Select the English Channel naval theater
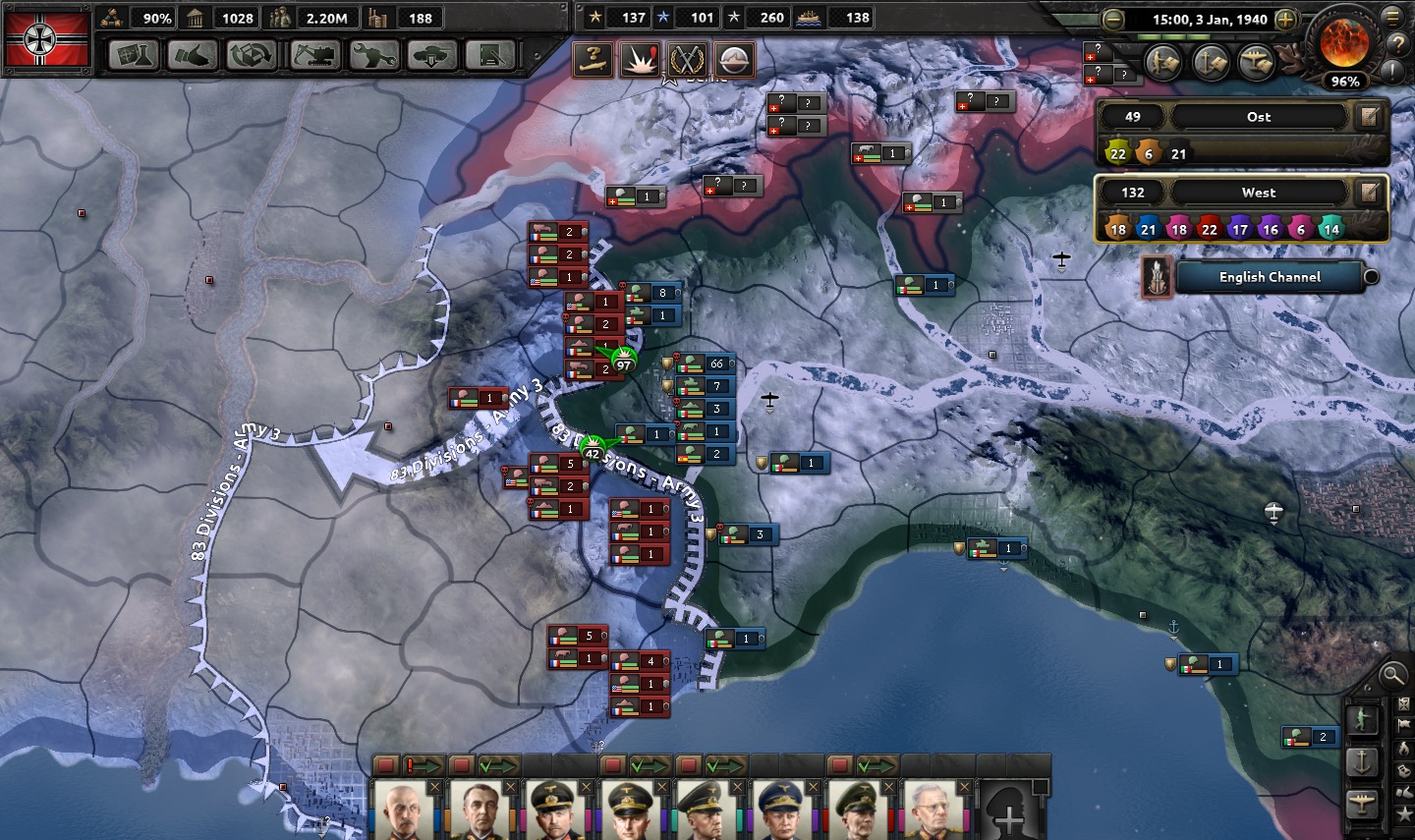The image size is (1415, 840). 1270,277
